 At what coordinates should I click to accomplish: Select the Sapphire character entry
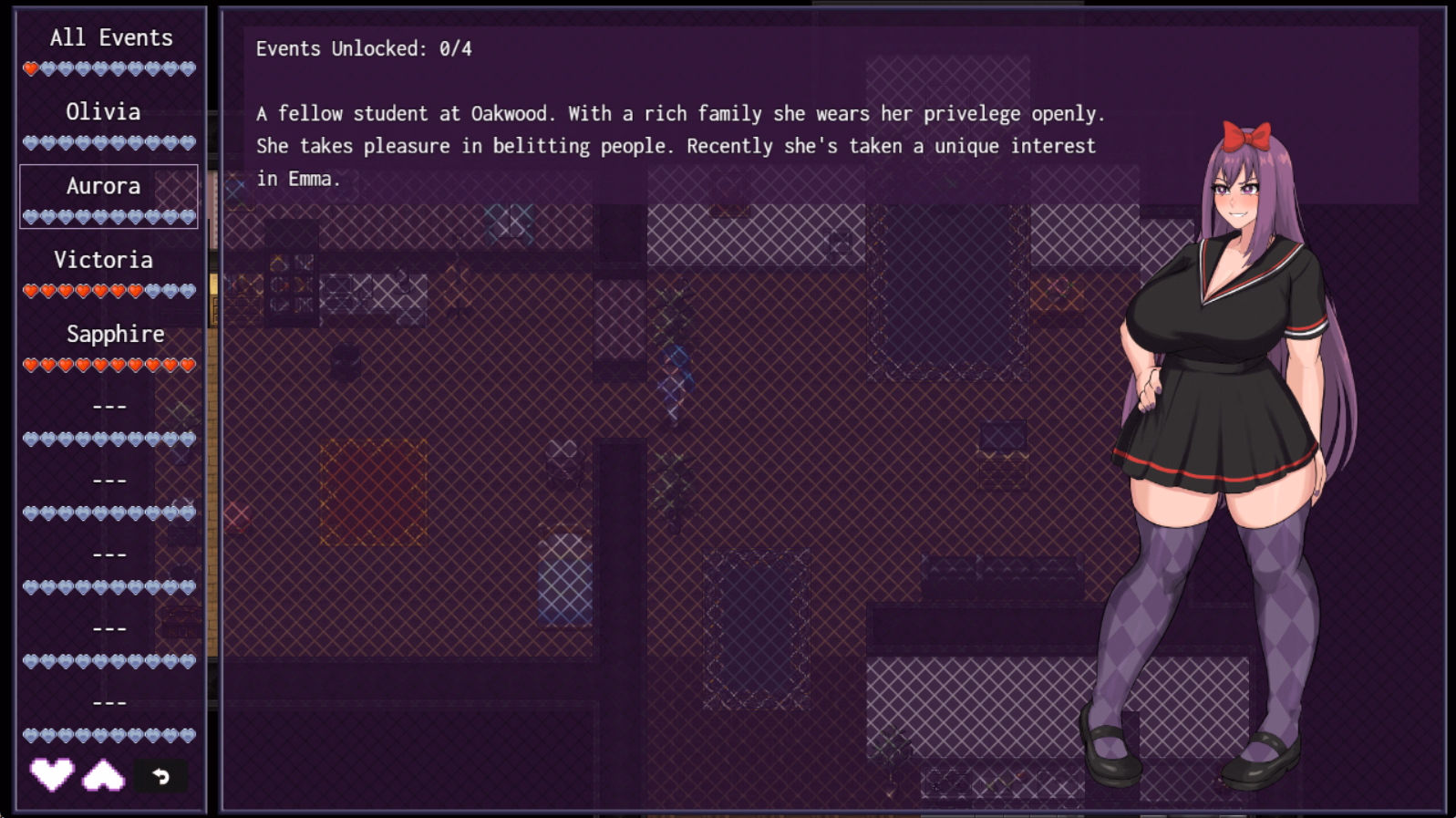(114, 334)
